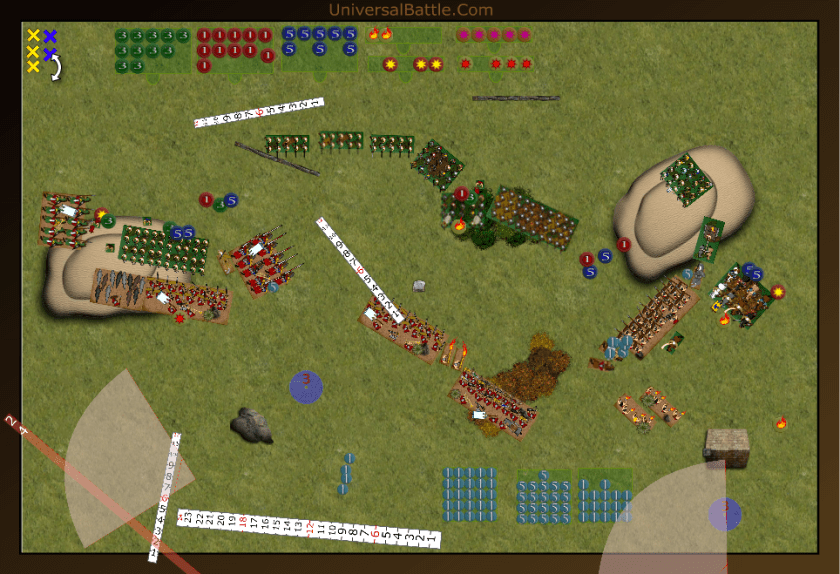Pick the green 3 wound token tray

(x=152, y=50)
